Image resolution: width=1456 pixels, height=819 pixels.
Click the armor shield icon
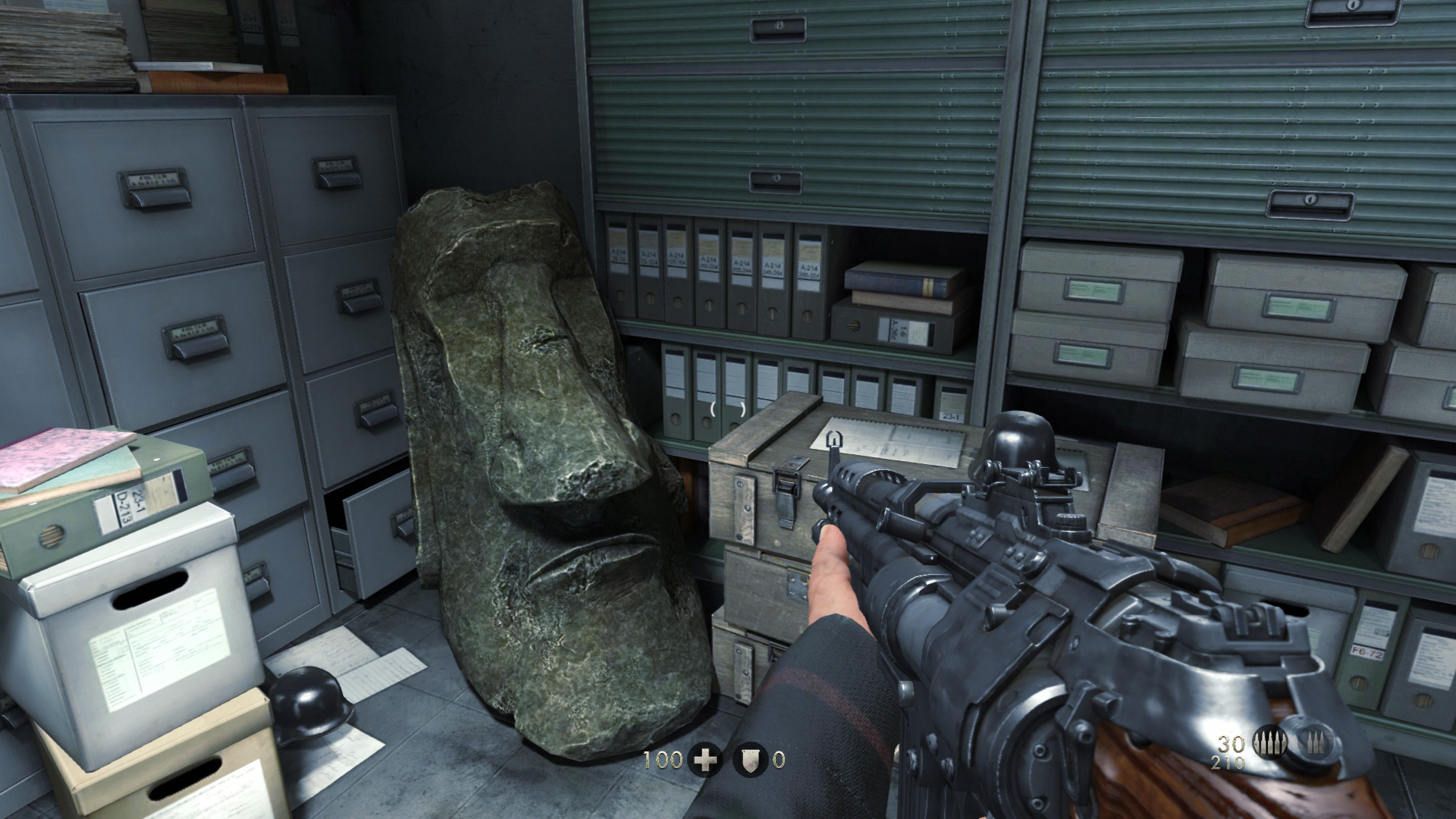[749, 759]
